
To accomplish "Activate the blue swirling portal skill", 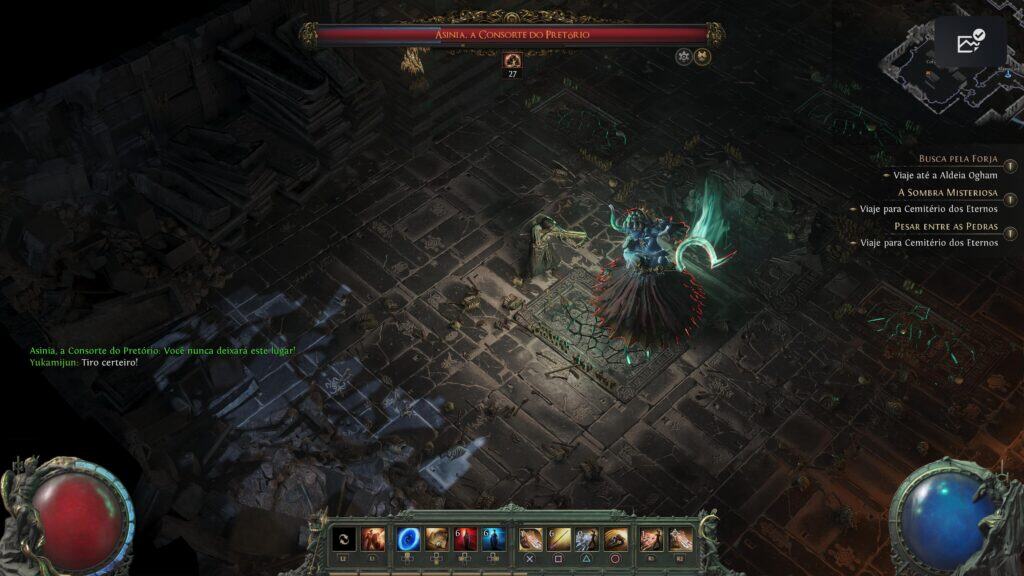I will (409, 539).
